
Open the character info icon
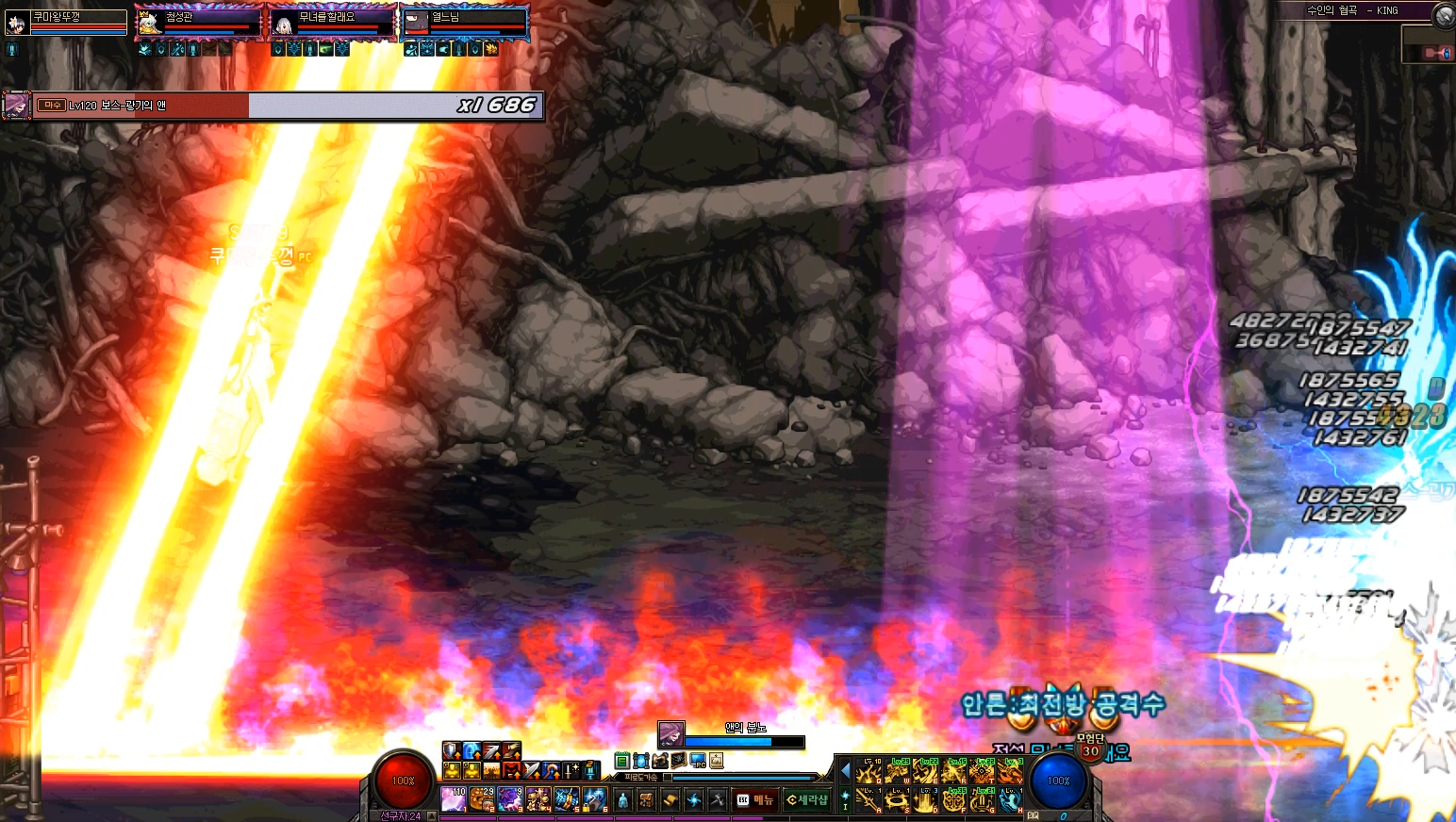(x=622, y=800)
